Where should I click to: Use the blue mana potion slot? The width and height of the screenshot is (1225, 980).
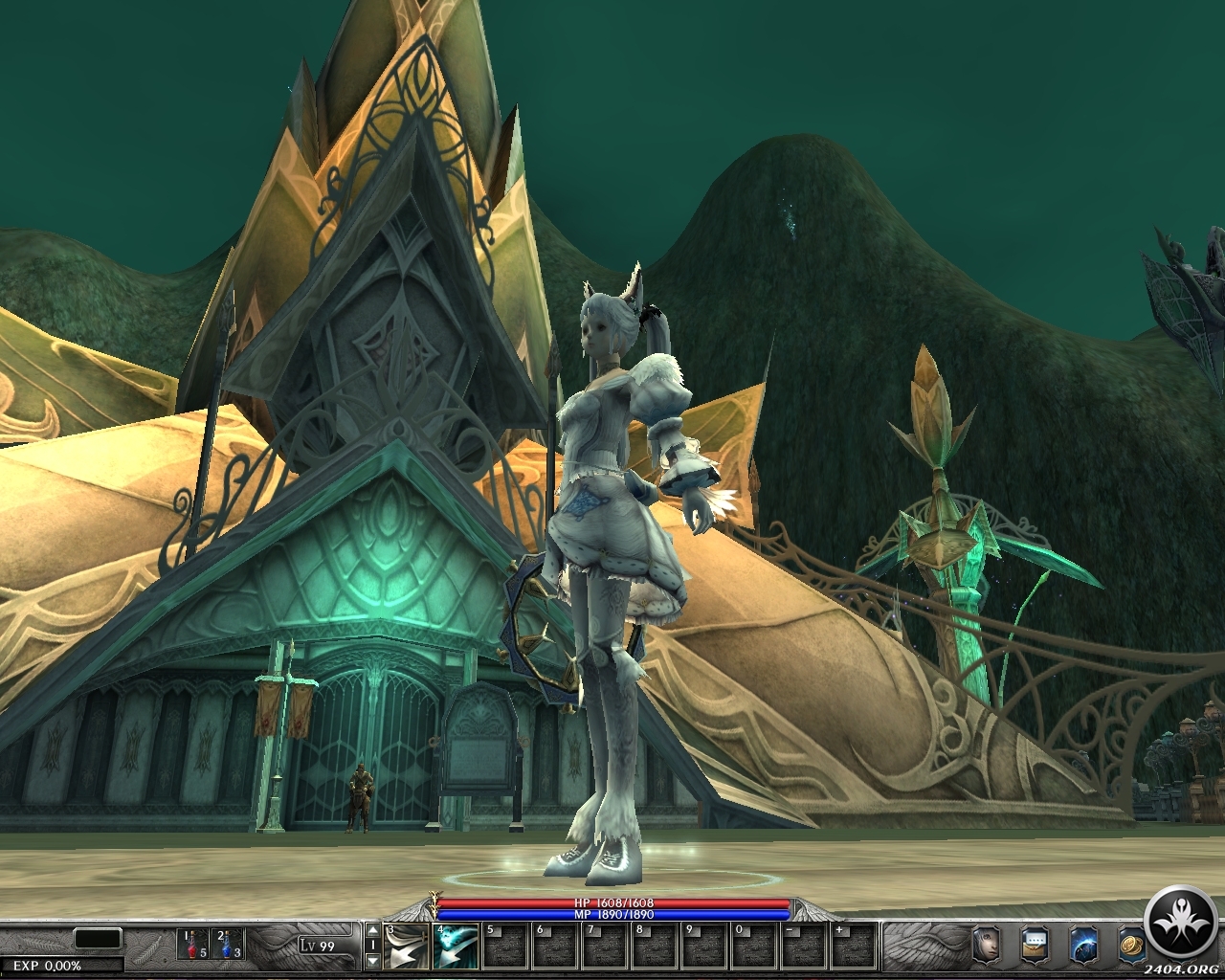pos(227,945)
